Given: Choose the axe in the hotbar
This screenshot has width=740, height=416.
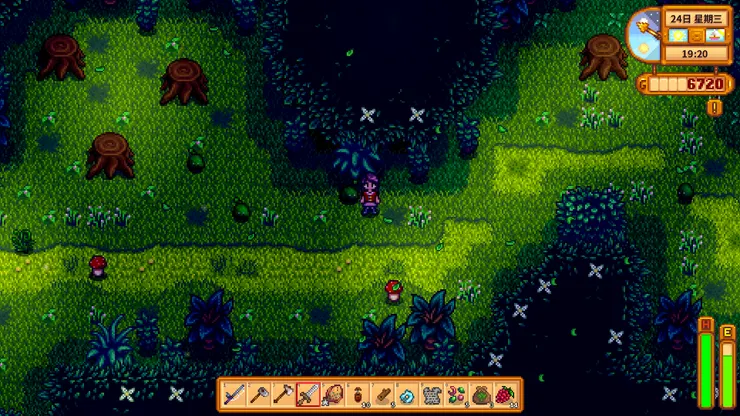Looking at the screenshot, I should pyautogui.click(x=283, y=395).
